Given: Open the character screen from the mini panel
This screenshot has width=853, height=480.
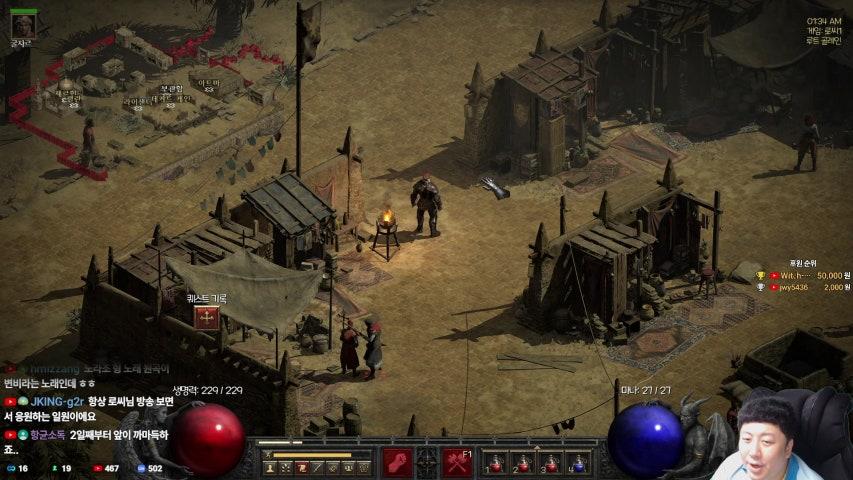Looking at the screenshot, I should point(271,468).
